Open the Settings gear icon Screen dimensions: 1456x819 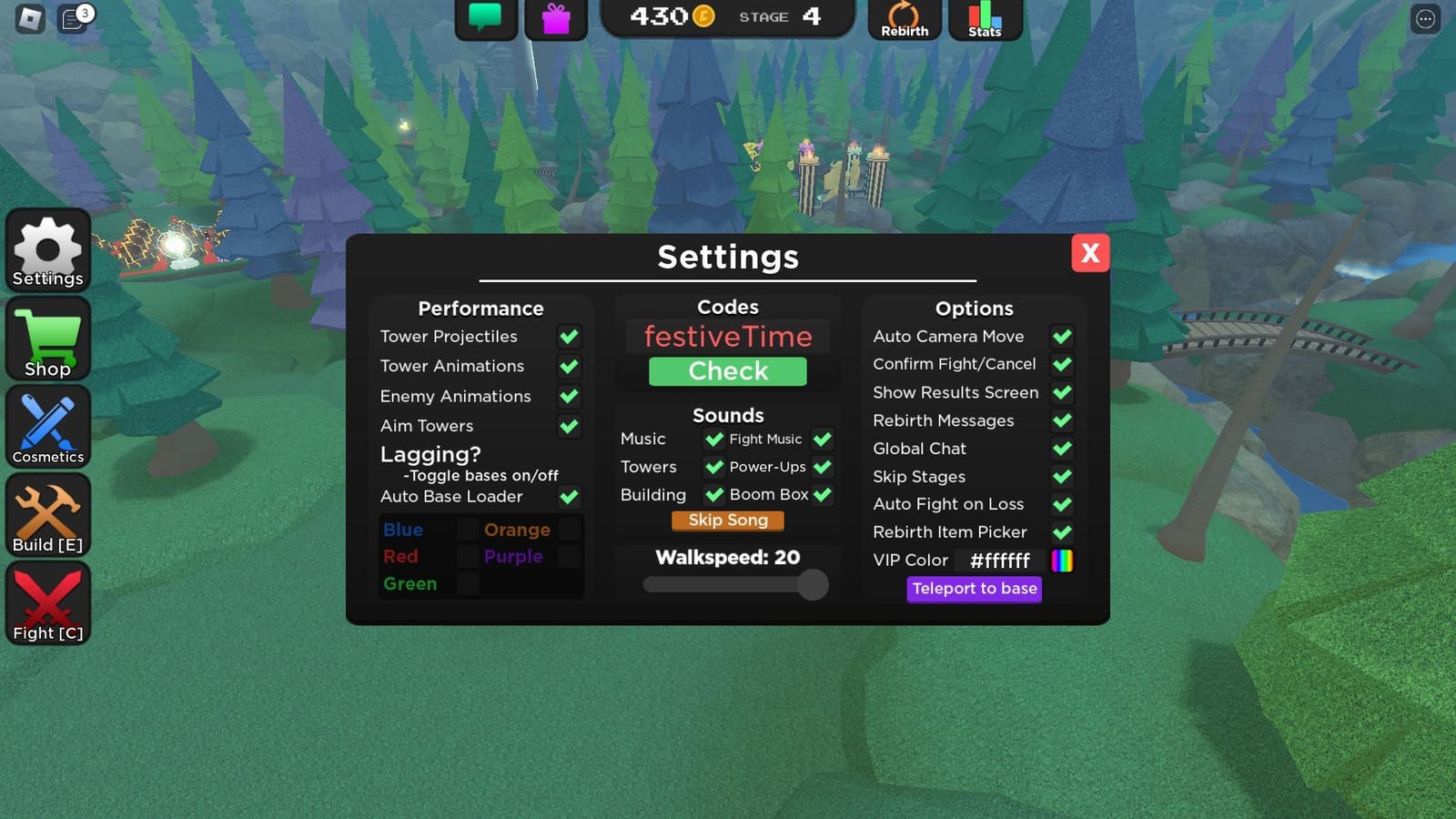[47, 248]
